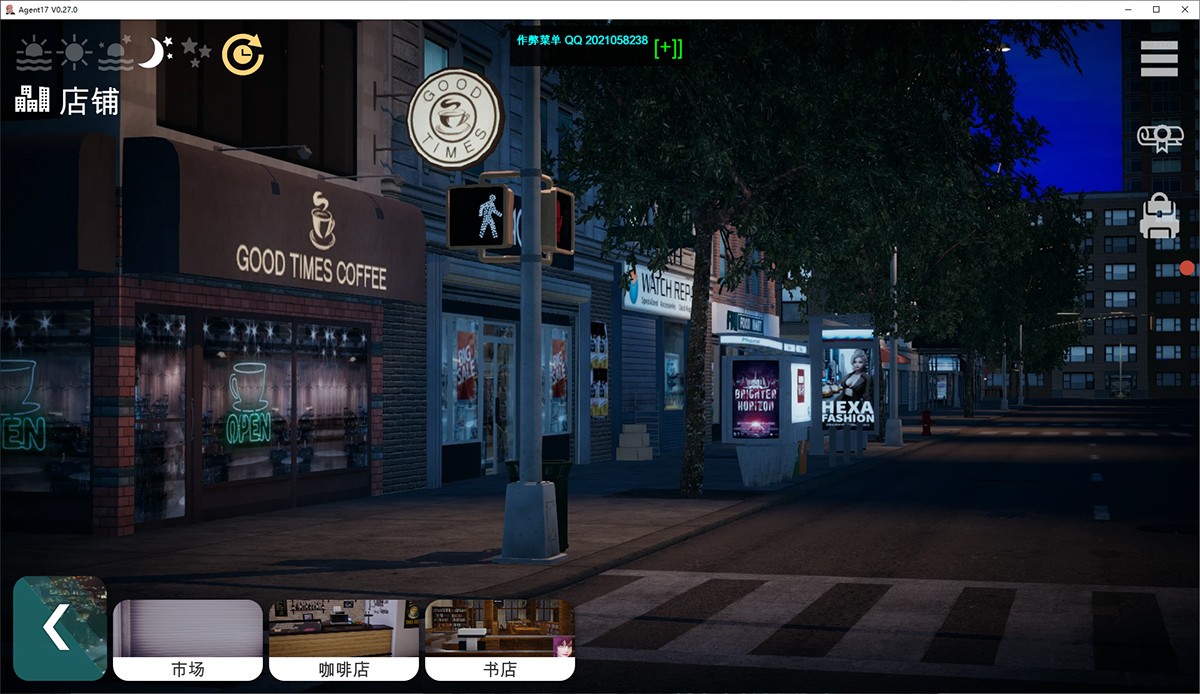1200x694 pixels.
Task: Open the hamburger menu
Action: click(1159, 59)
